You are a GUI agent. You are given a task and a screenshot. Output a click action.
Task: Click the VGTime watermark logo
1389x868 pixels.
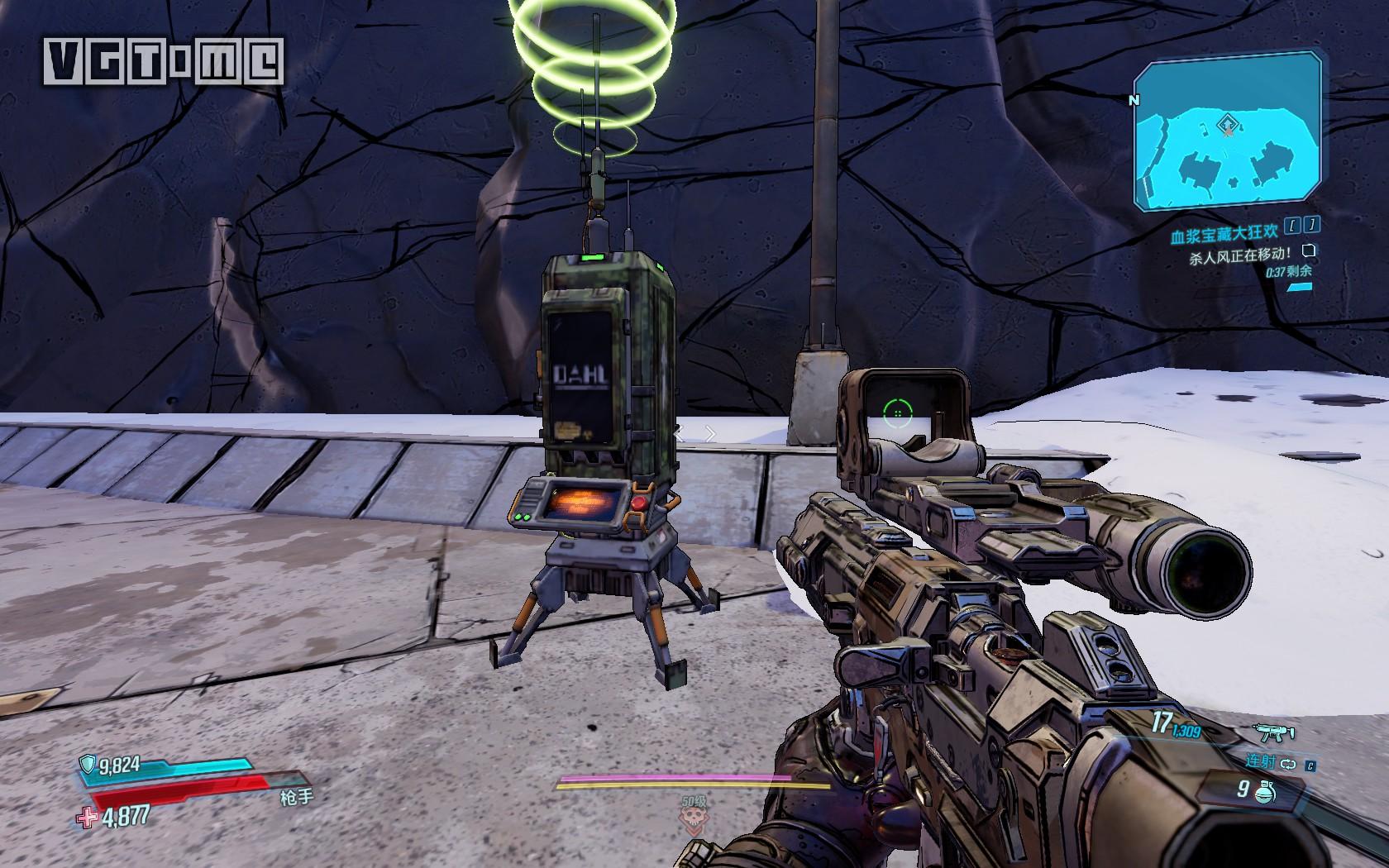click(x=165, y=62)
